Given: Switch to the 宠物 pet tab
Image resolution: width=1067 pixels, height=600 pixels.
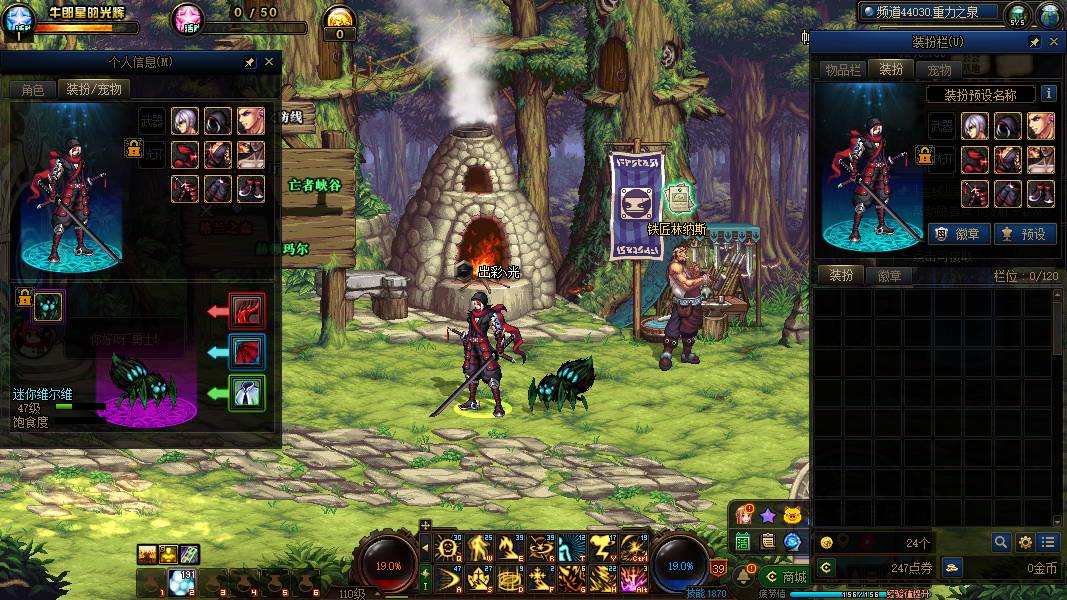Looking at the screenshot, I should [x=939, y=69].
